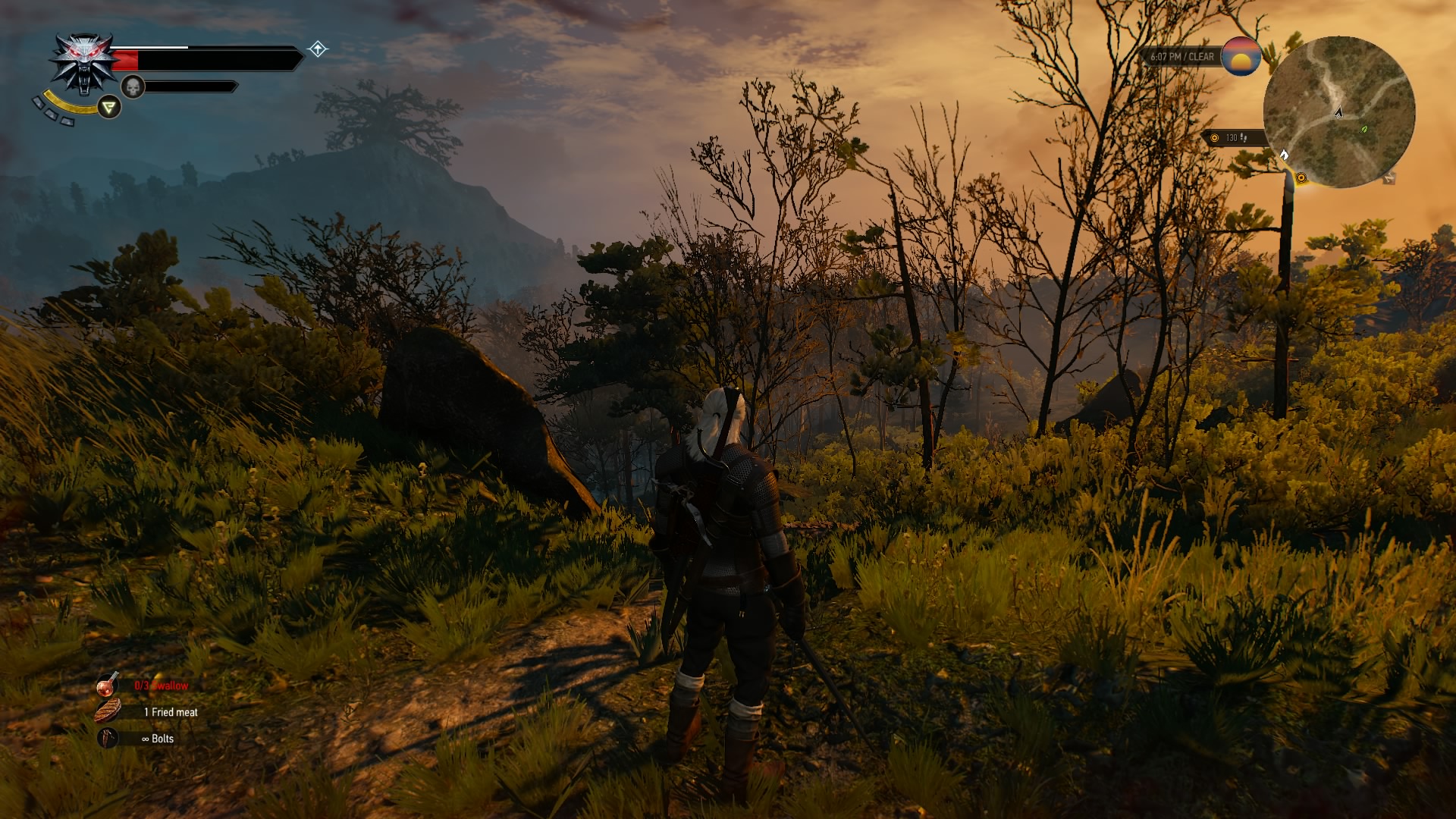Open the circular minimap
The width and height of the screenshot is (1456, 819).
(1338, 111)
